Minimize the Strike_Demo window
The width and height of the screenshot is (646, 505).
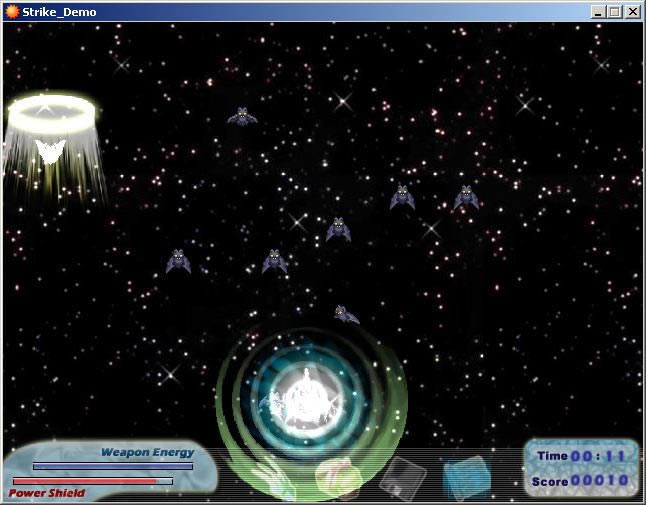pyautogui.click(x=598, y=12)
